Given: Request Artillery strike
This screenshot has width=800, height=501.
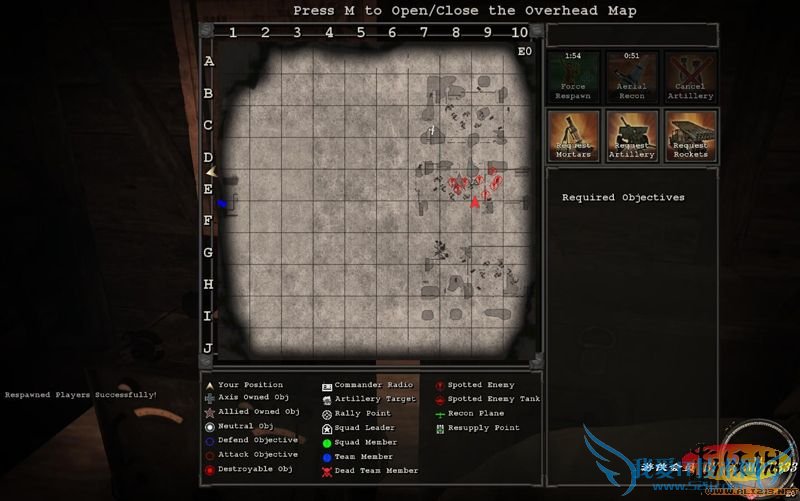Looking at the screenshot, I should [632, 135].
